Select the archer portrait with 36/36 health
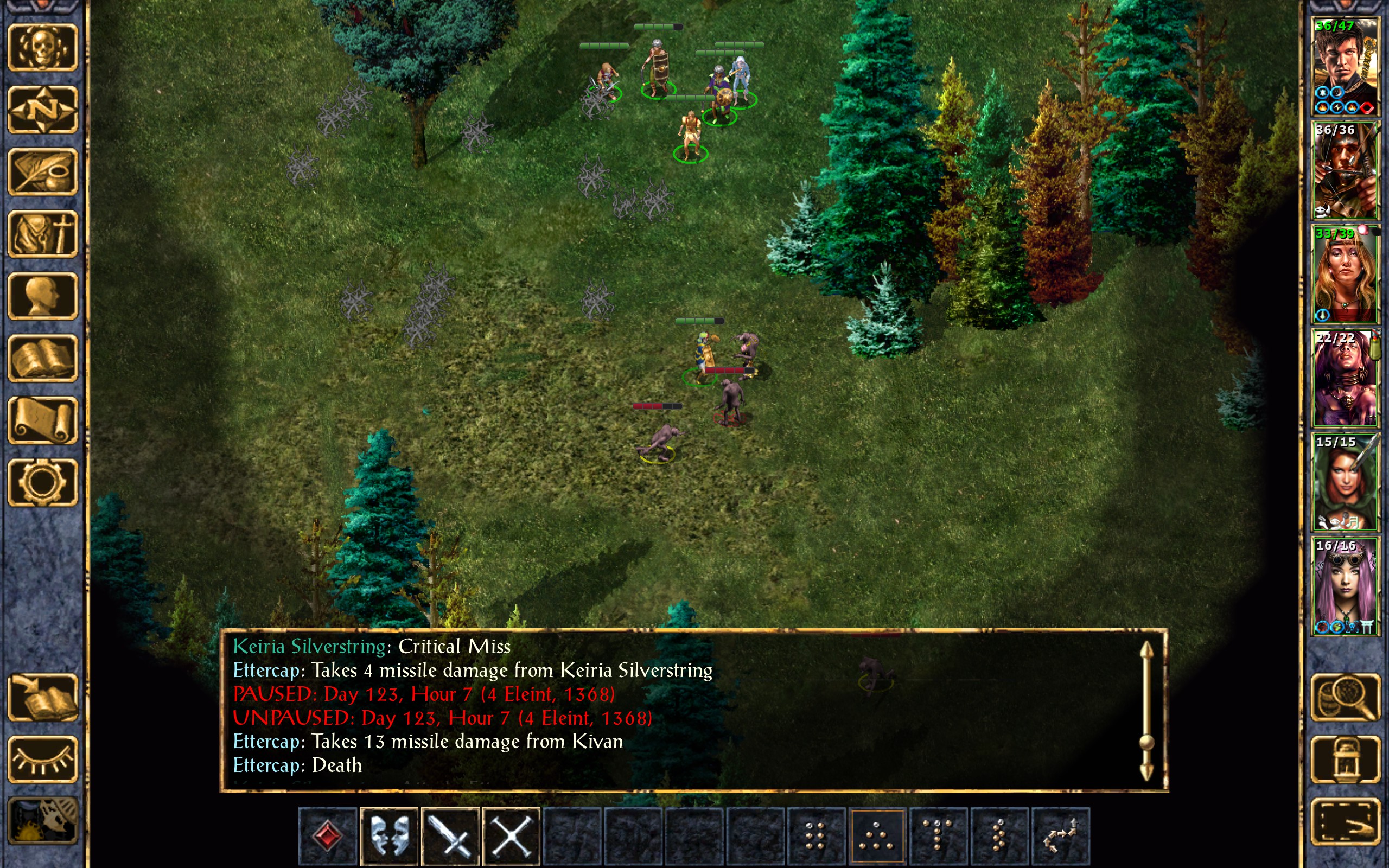 point(1345,170)
